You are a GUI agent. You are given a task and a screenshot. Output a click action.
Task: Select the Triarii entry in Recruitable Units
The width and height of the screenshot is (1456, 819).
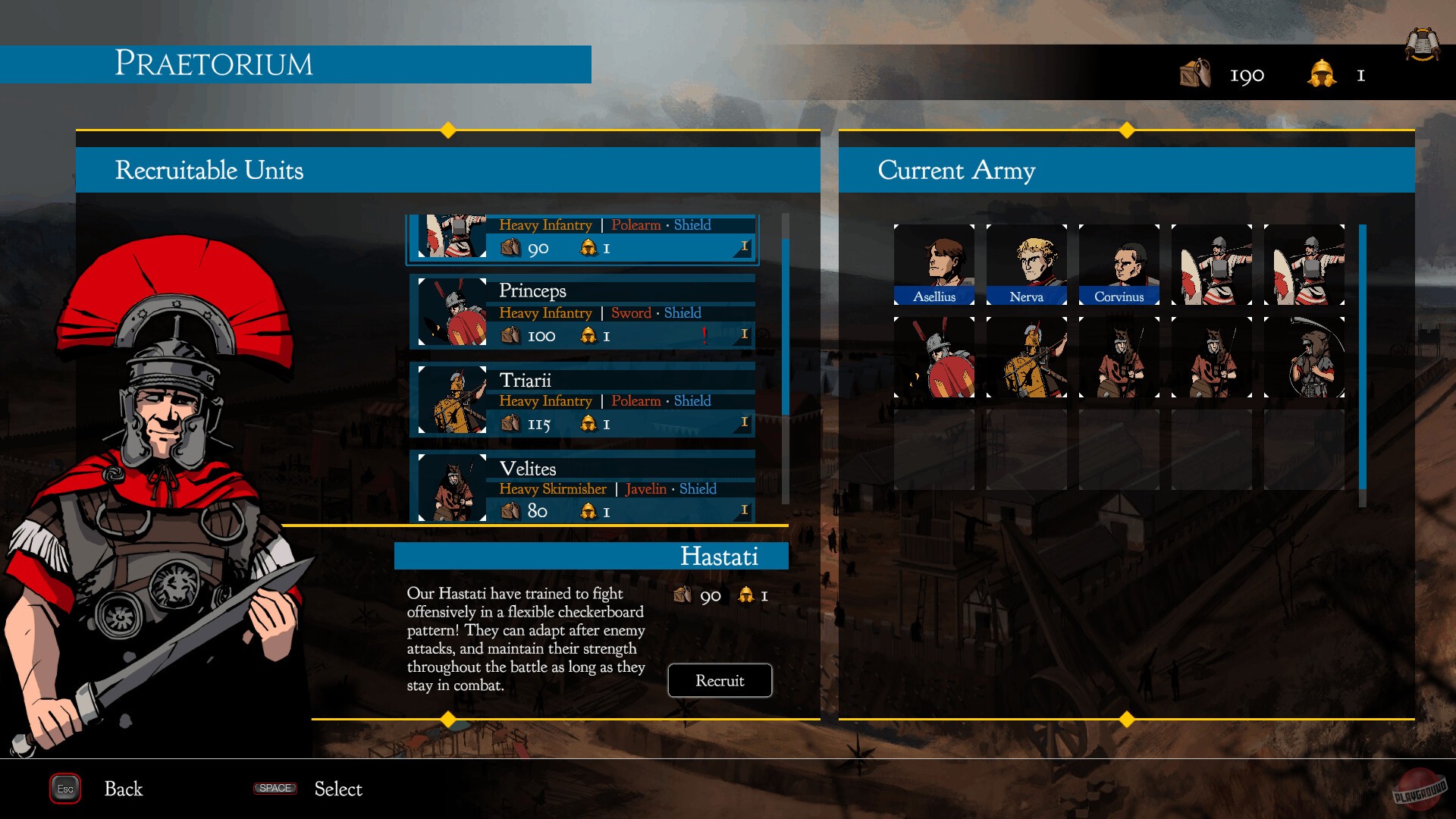[x=584, y=400]
